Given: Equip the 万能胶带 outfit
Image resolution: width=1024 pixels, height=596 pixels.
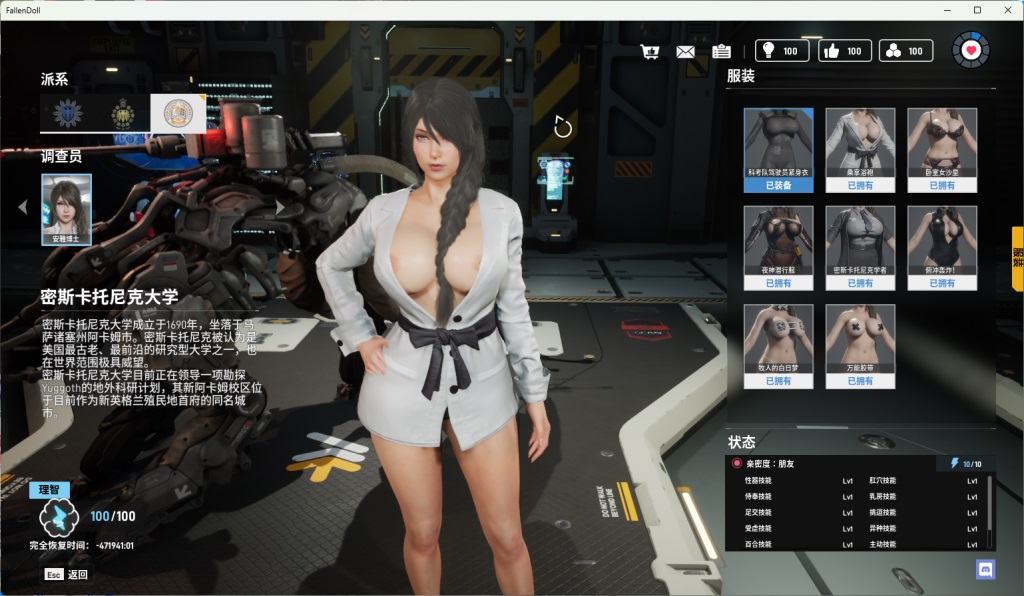Looking at the screenshot, I should coord(860,345).
